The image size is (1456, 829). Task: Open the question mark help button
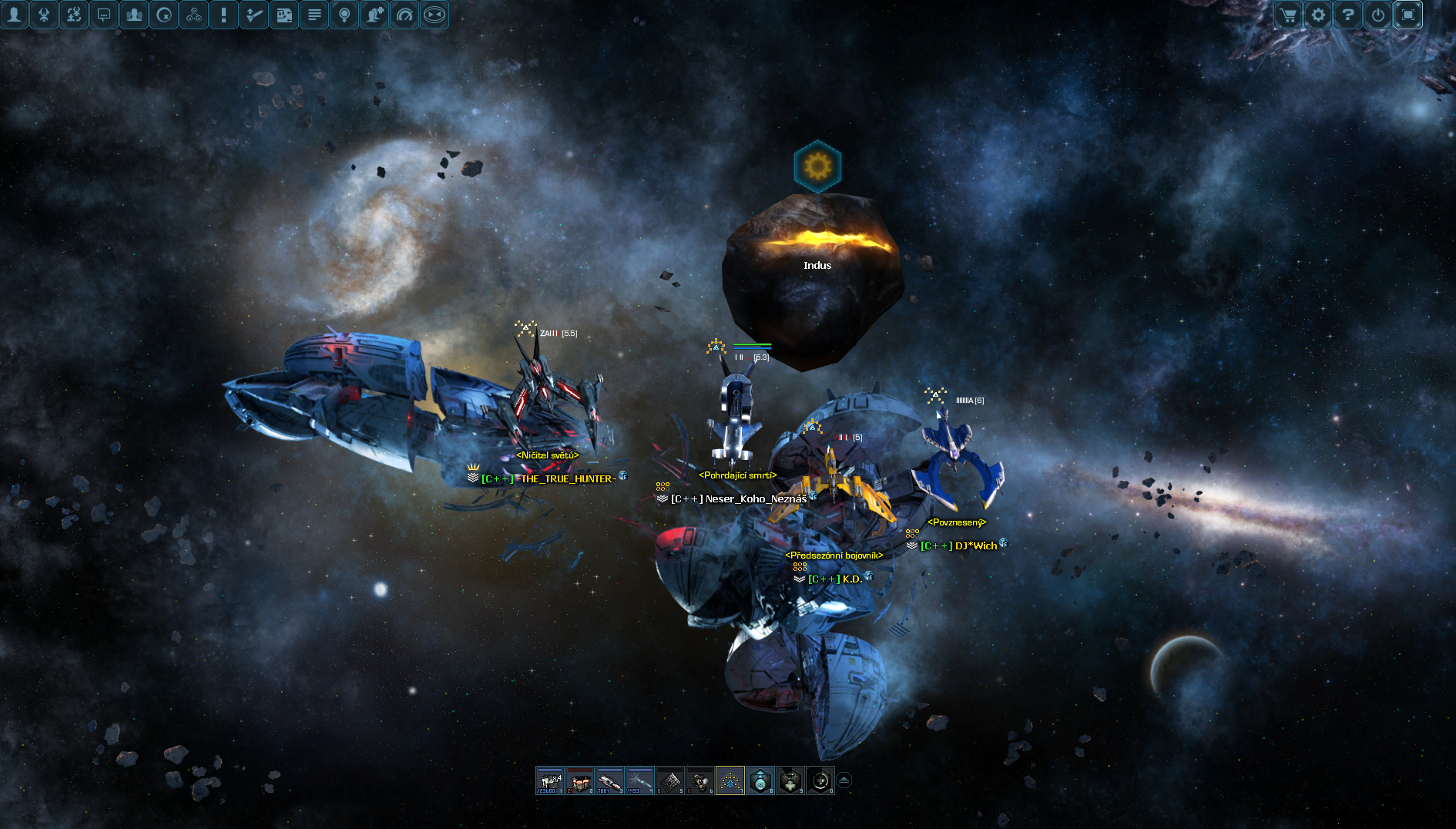tap(1347, 15)
